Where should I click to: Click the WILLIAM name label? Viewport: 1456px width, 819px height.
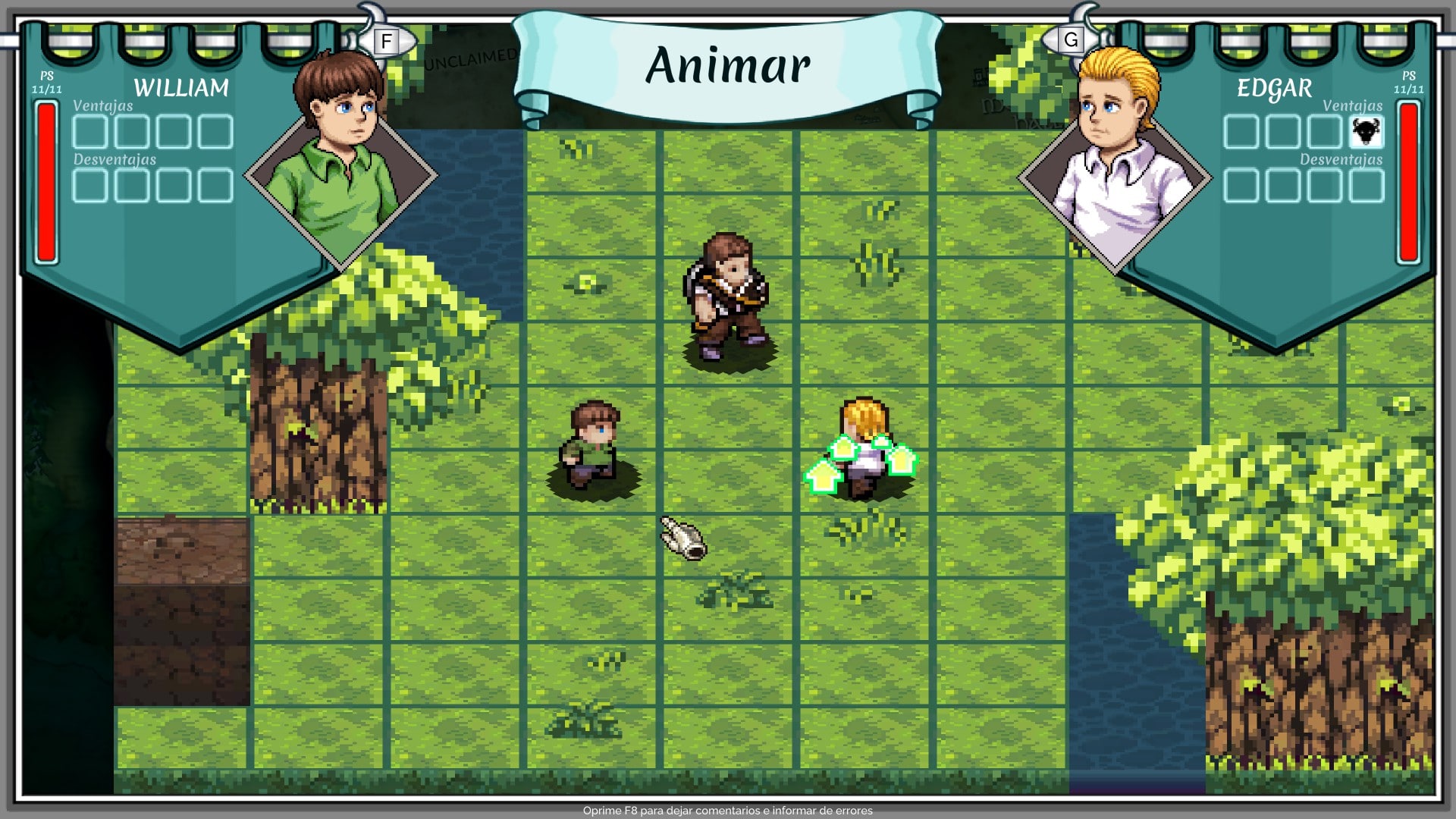pos(182,88)
